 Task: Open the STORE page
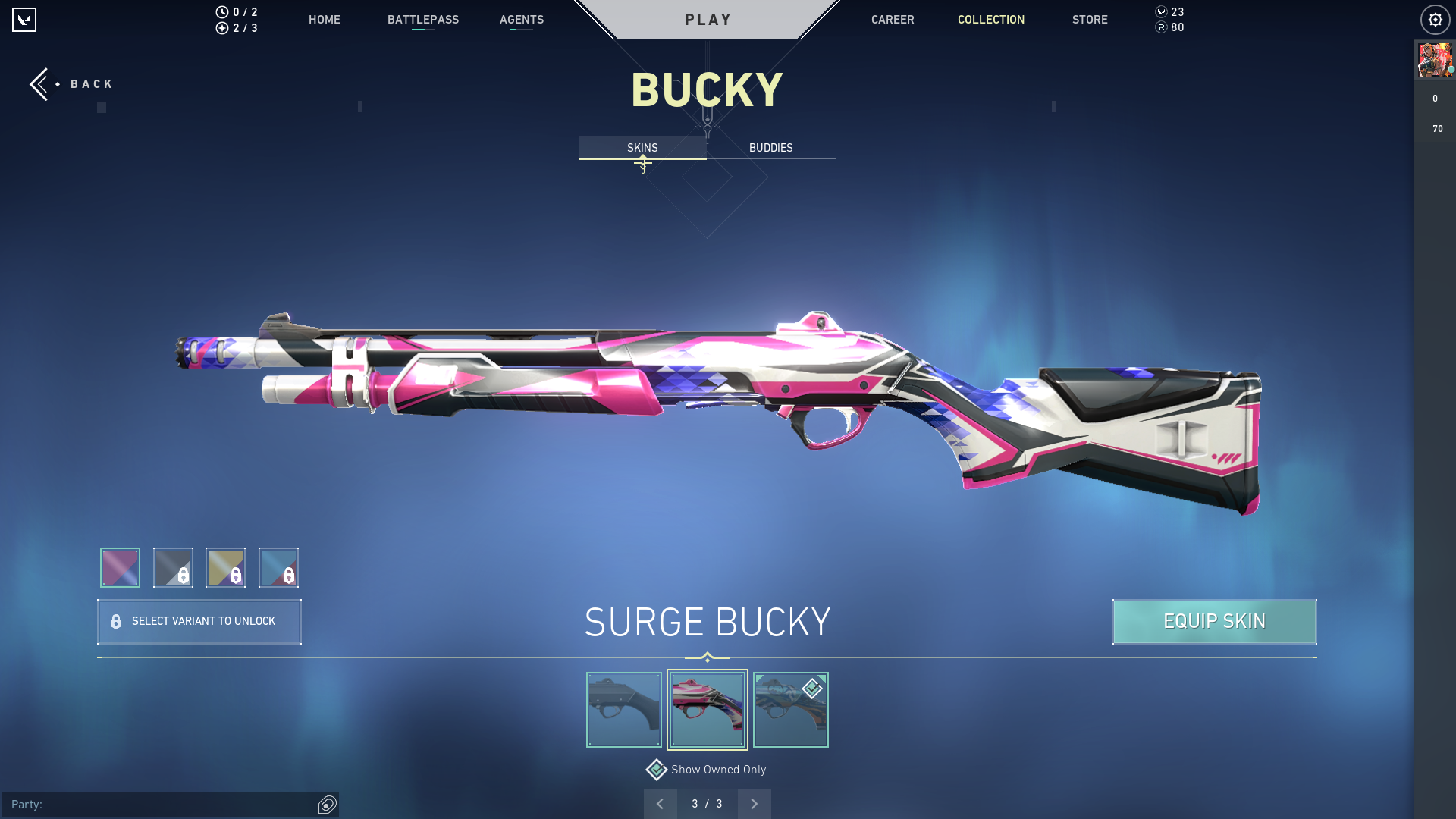(x=1089, y=20)
